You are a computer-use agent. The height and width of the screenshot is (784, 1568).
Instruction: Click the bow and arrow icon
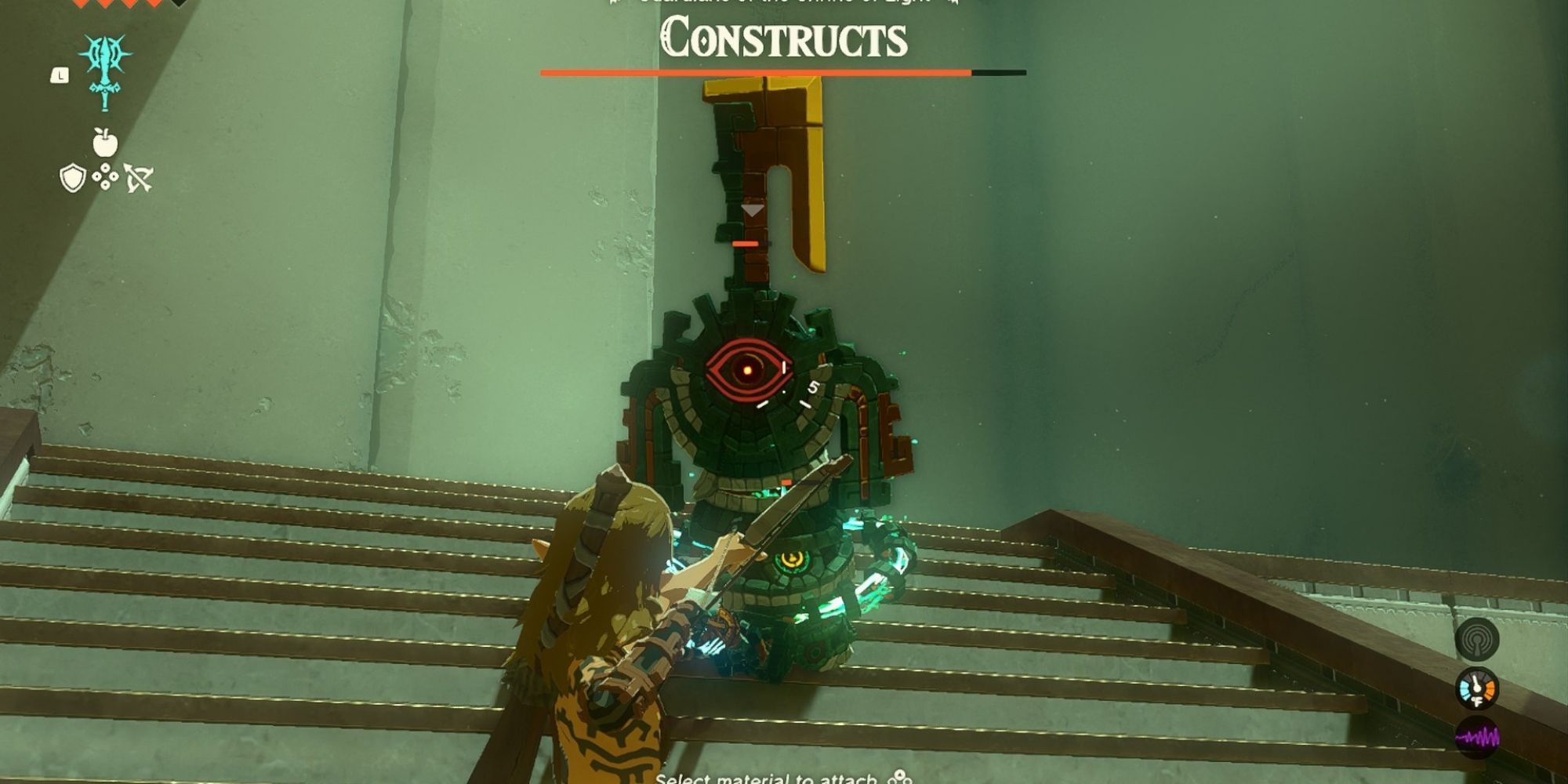point(139,177)
